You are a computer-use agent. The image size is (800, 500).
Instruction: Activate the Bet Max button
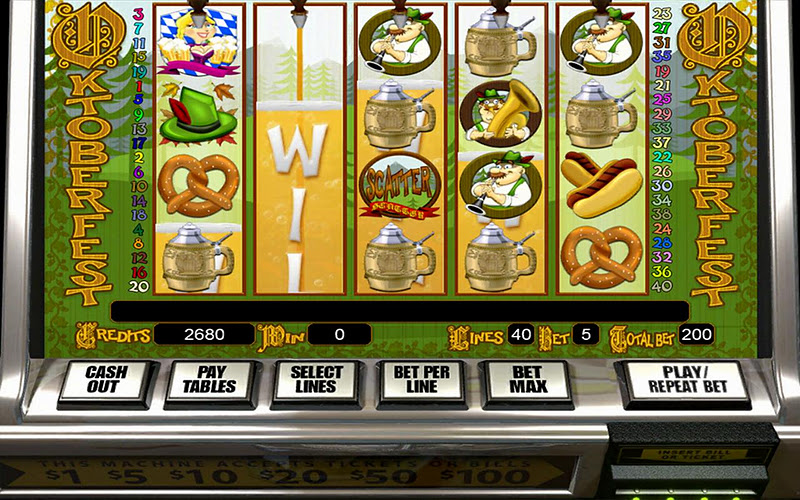coord(527,381)
